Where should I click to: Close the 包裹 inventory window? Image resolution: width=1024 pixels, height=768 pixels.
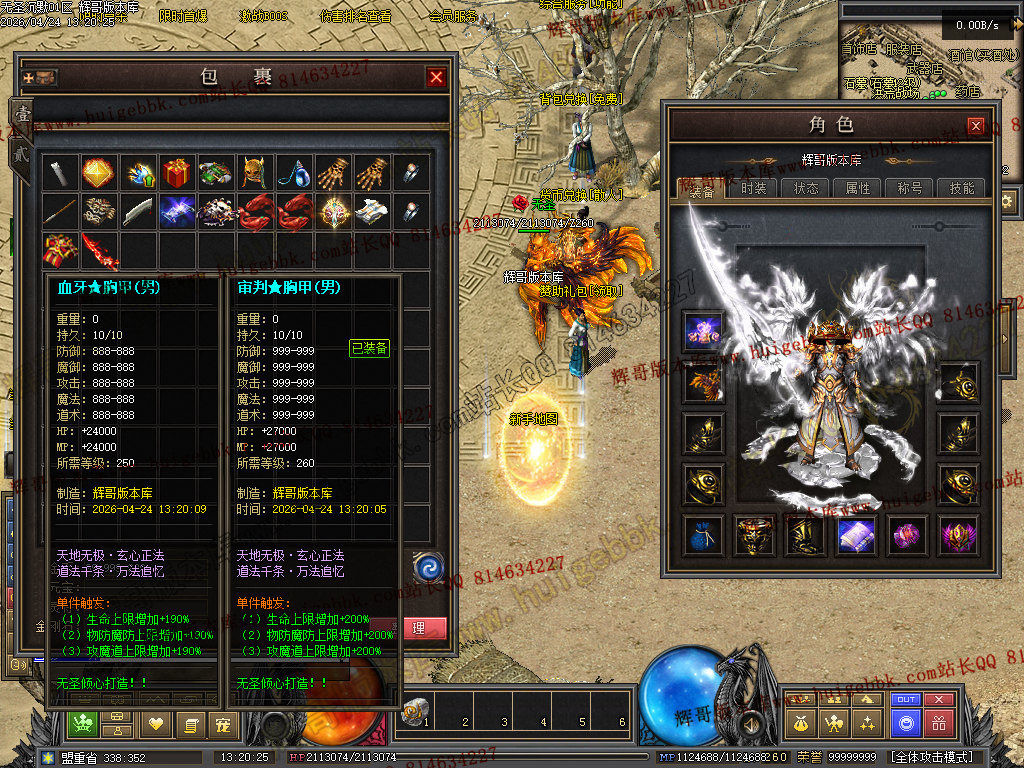click(436, 77)
